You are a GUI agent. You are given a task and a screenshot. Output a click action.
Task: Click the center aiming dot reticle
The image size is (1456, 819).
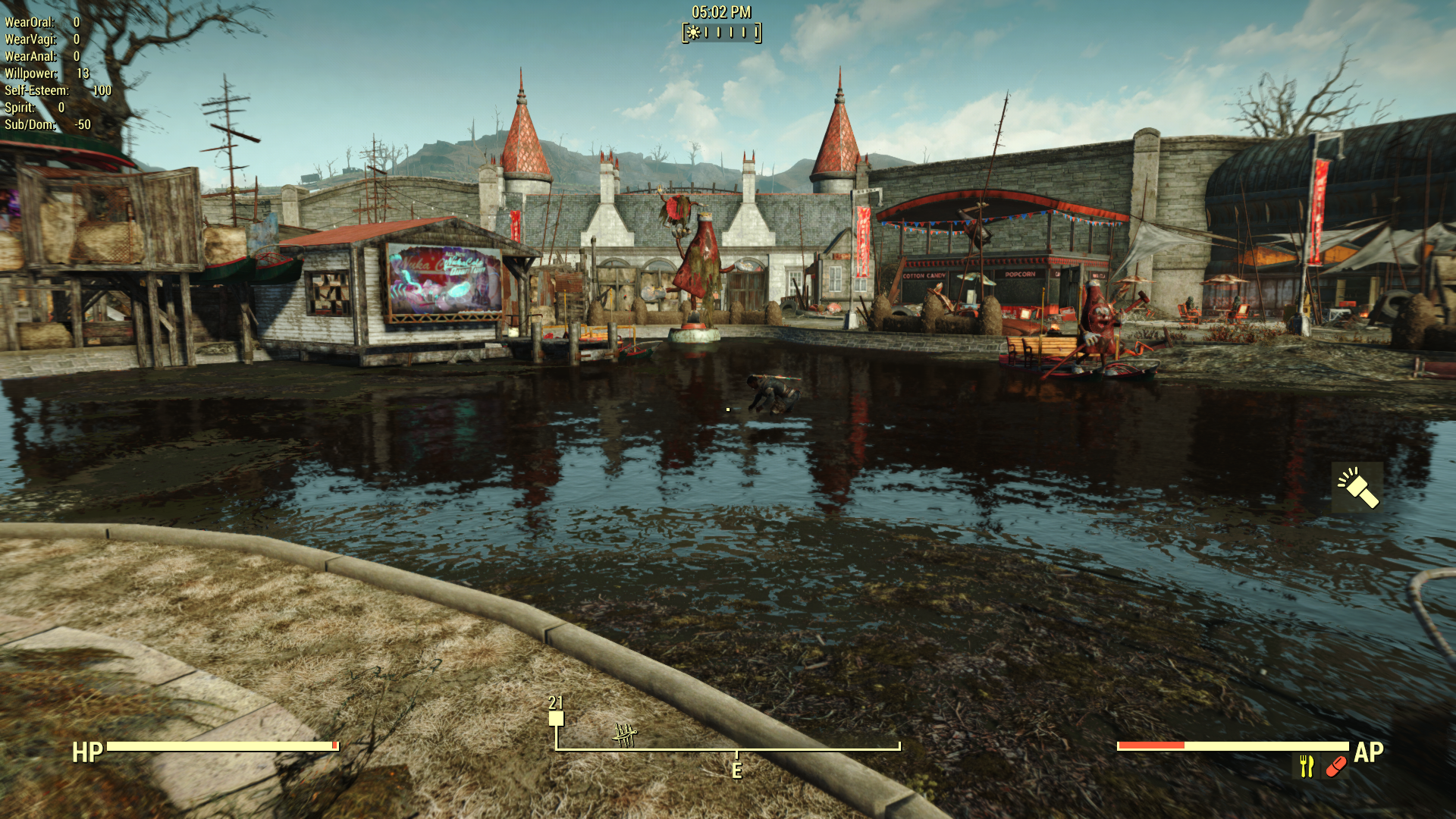728,409
